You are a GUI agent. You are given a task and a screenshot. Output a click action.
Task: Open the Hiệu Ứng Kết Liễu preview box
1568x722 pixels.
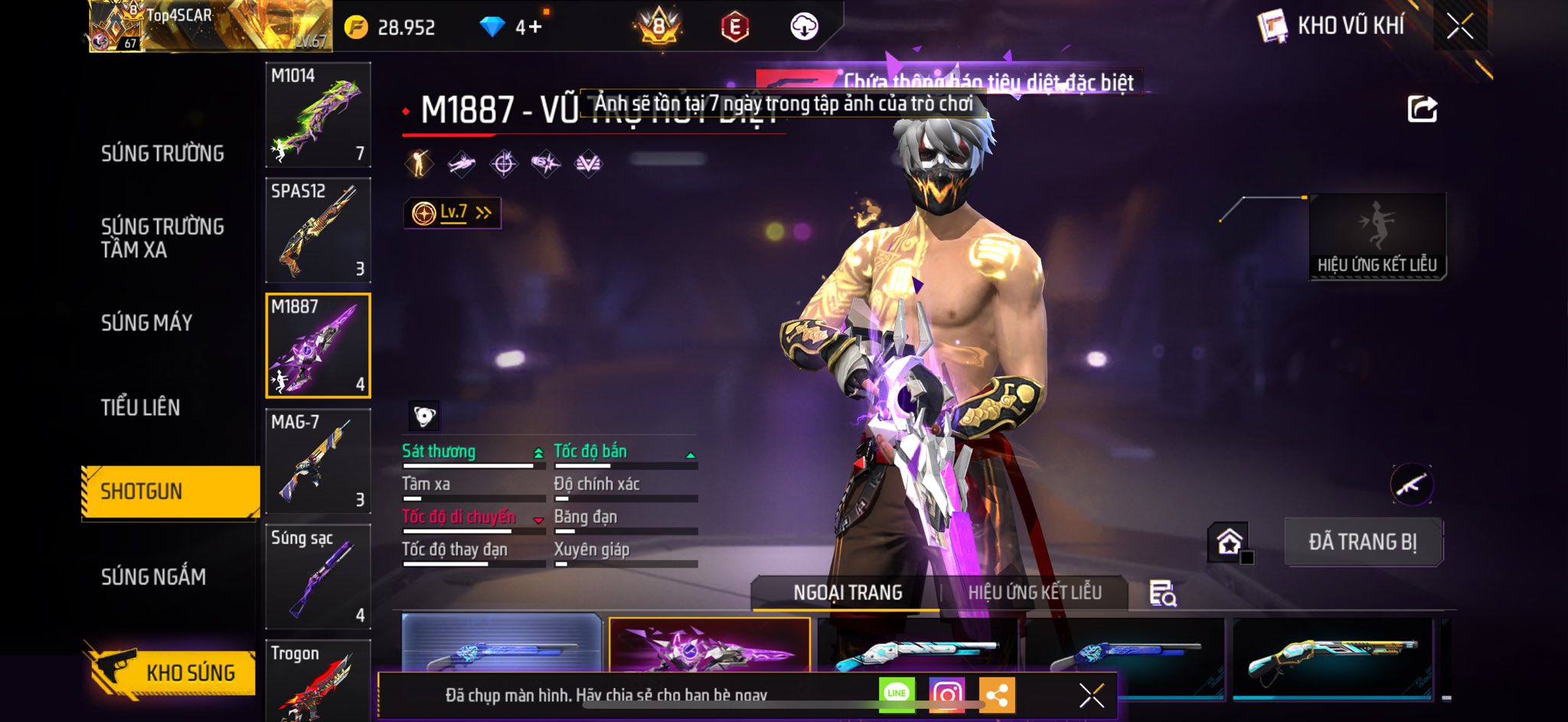(x=1377, y=237)
